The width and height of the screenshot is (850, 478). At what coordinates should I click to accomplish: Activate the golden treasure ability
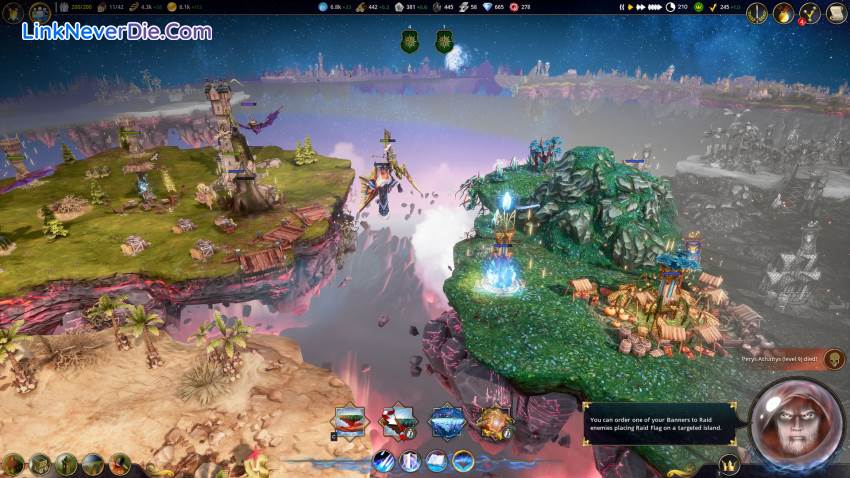click(x=494, y=422)
